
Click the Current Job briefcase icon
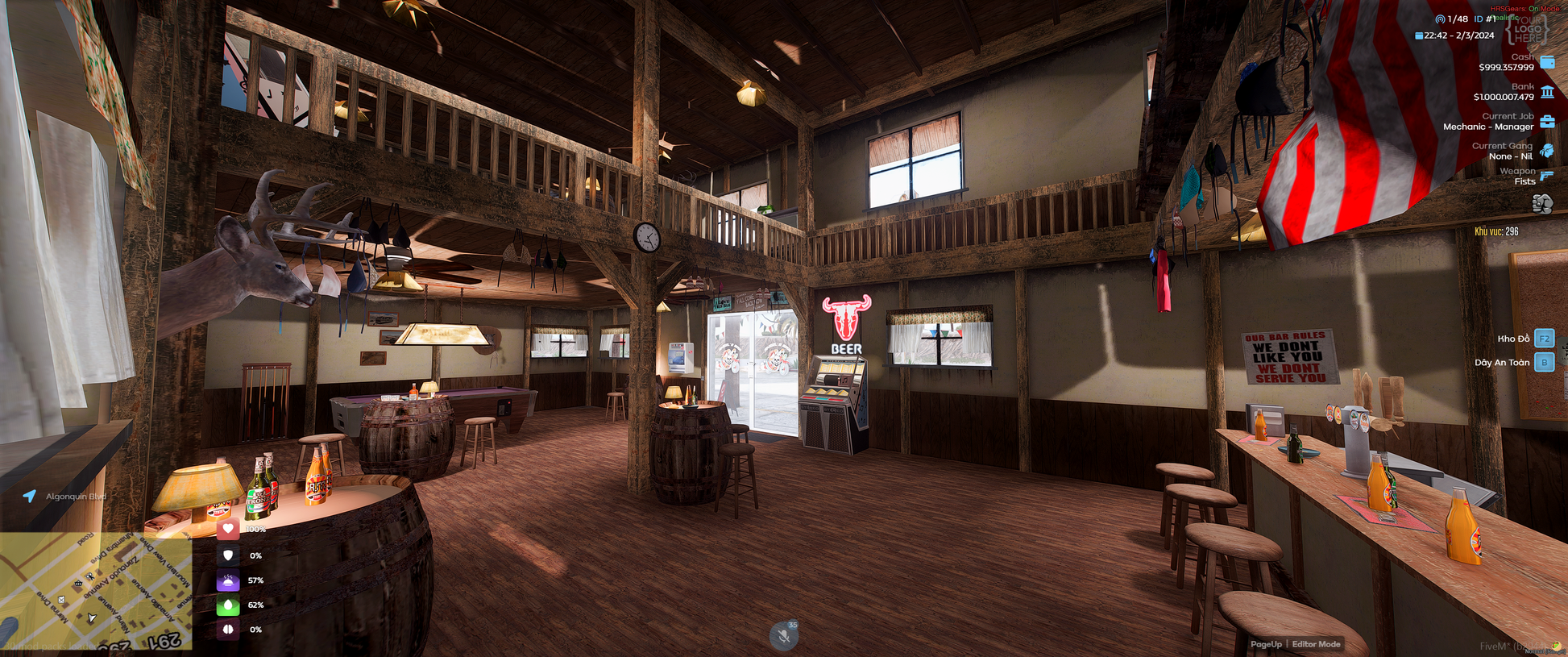click(x=1547, y=122)
